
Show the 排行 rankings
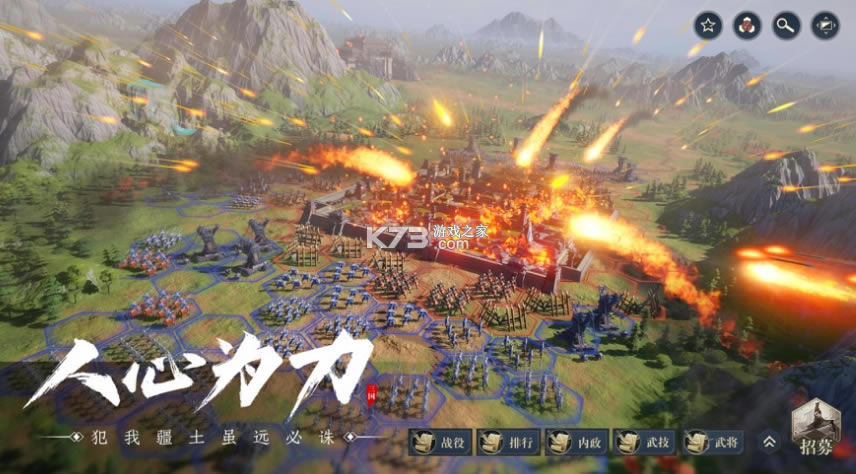point(507,442)
